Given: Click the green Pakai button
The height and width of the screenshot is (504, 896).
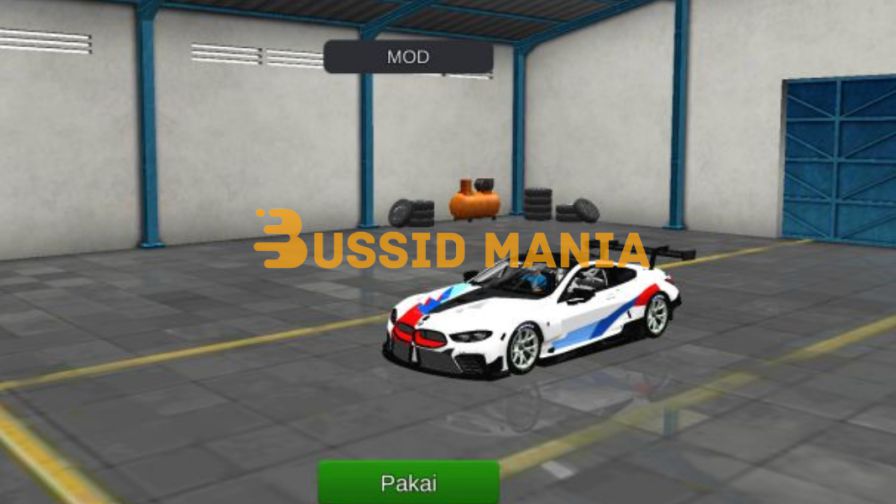Looking at the screenshot, I should (408, 483).
